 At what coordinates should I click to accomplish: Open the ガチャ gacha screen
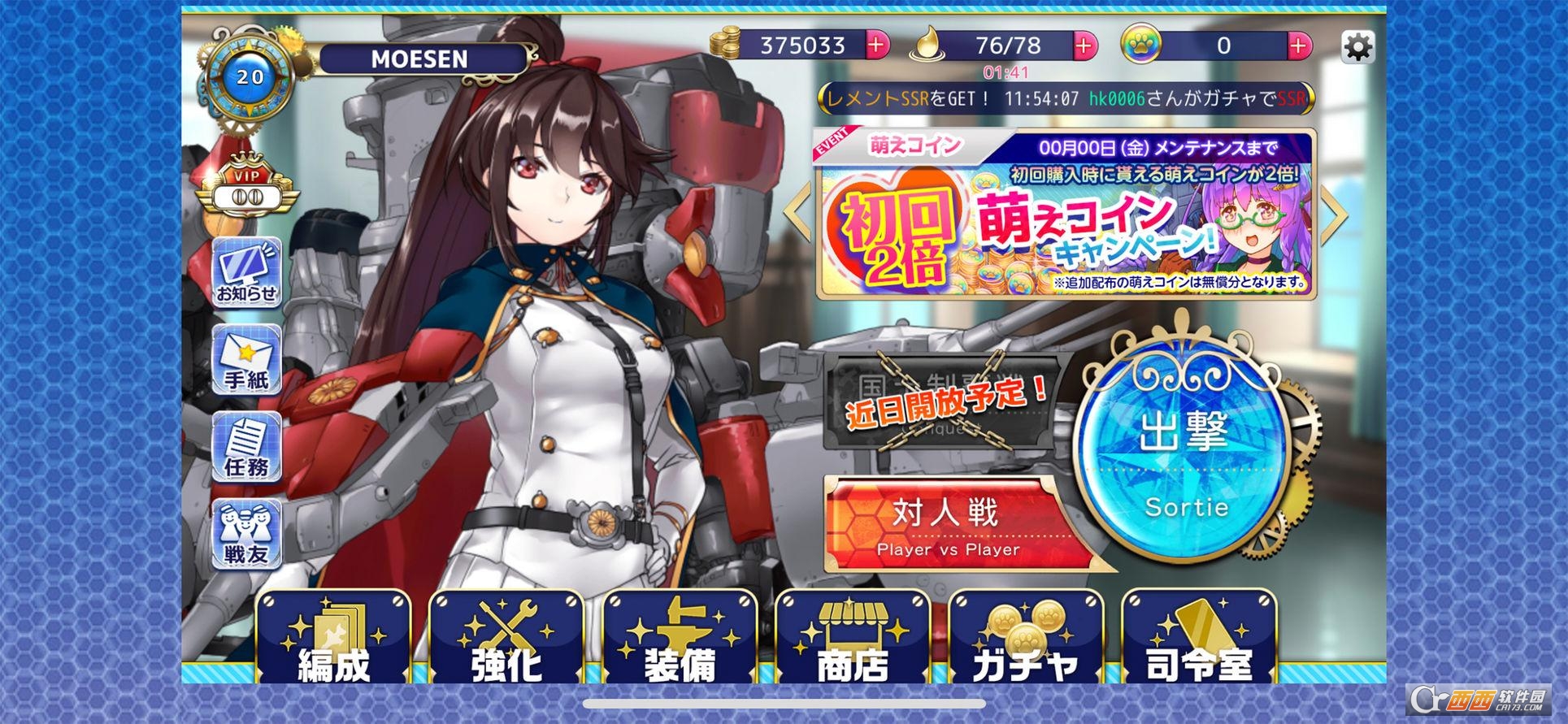click(x=1026, y=639)
